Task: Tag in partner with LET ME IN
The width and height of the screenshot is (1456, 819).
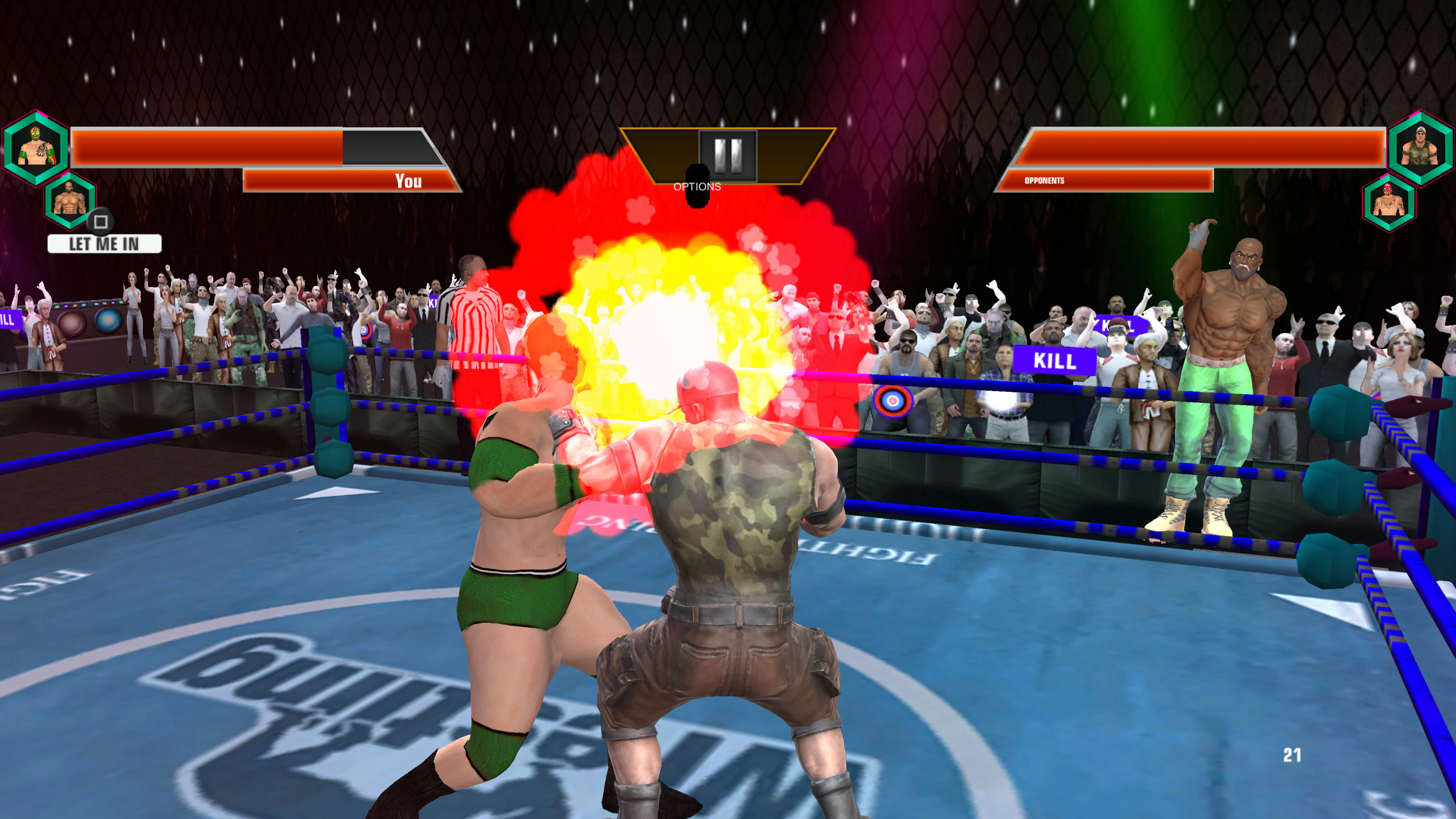Action: (105, 243)
